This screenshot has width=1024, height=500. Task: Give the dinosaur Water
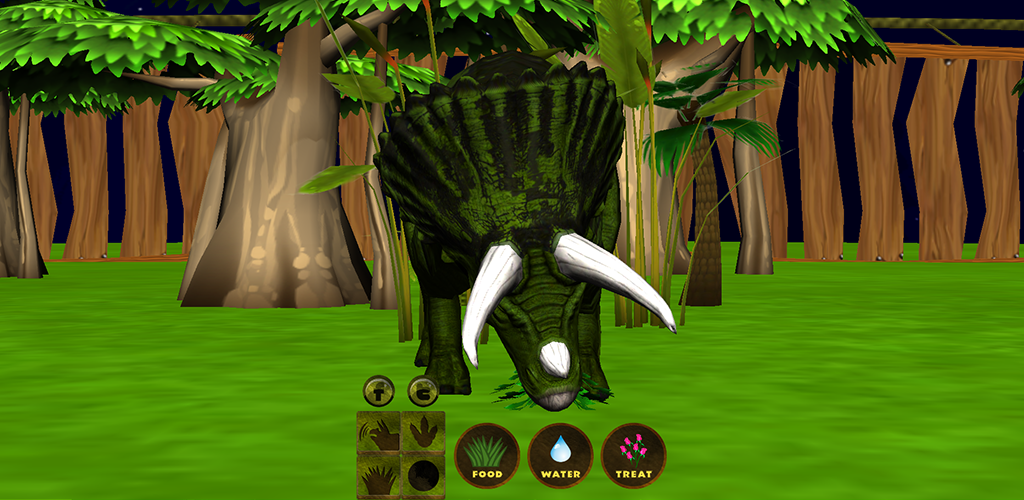click(x=560, y=456)
